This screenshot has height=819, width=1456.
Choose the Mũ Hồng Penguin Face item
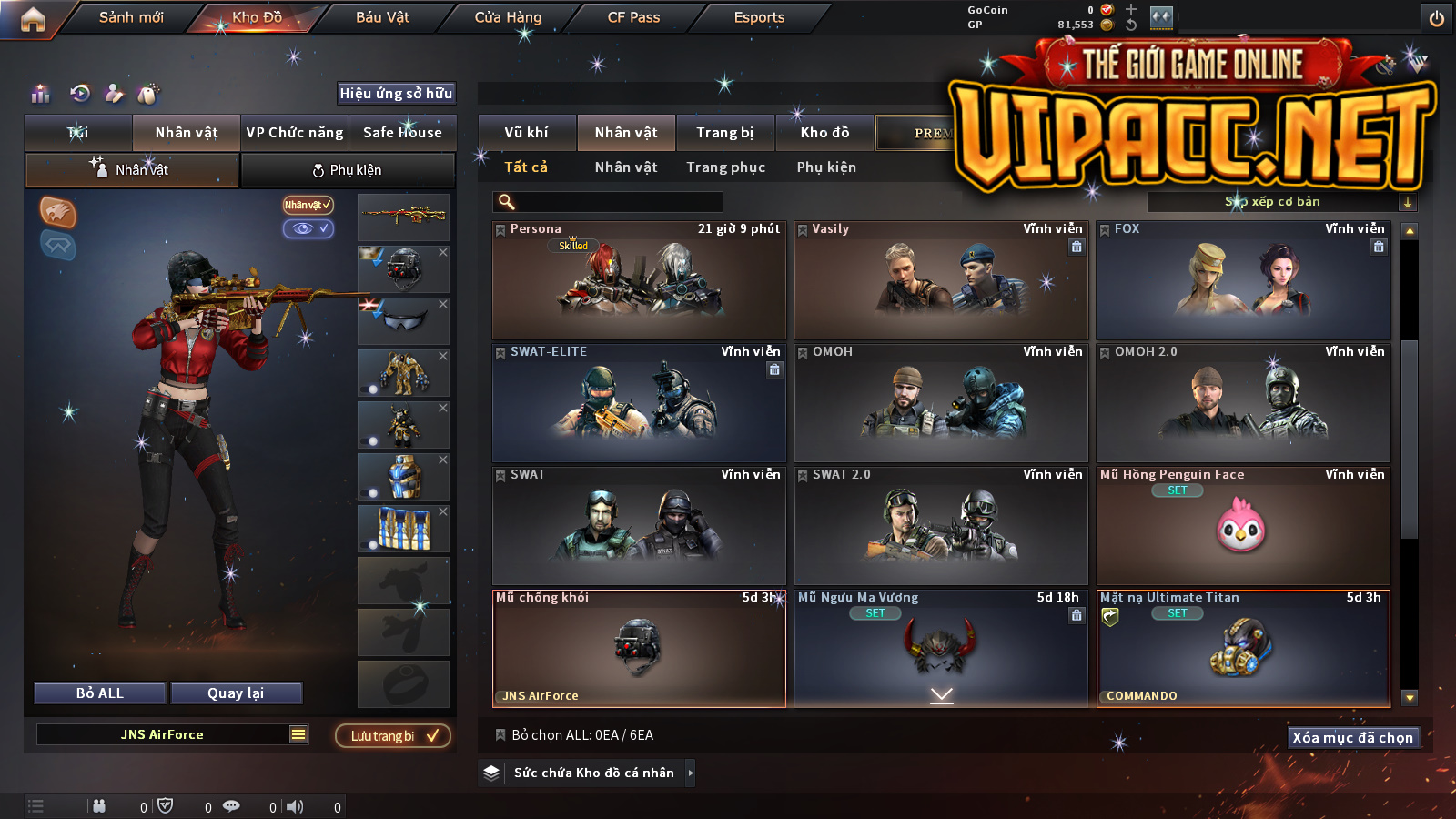pyautogui.click(x=1243, y=525)
